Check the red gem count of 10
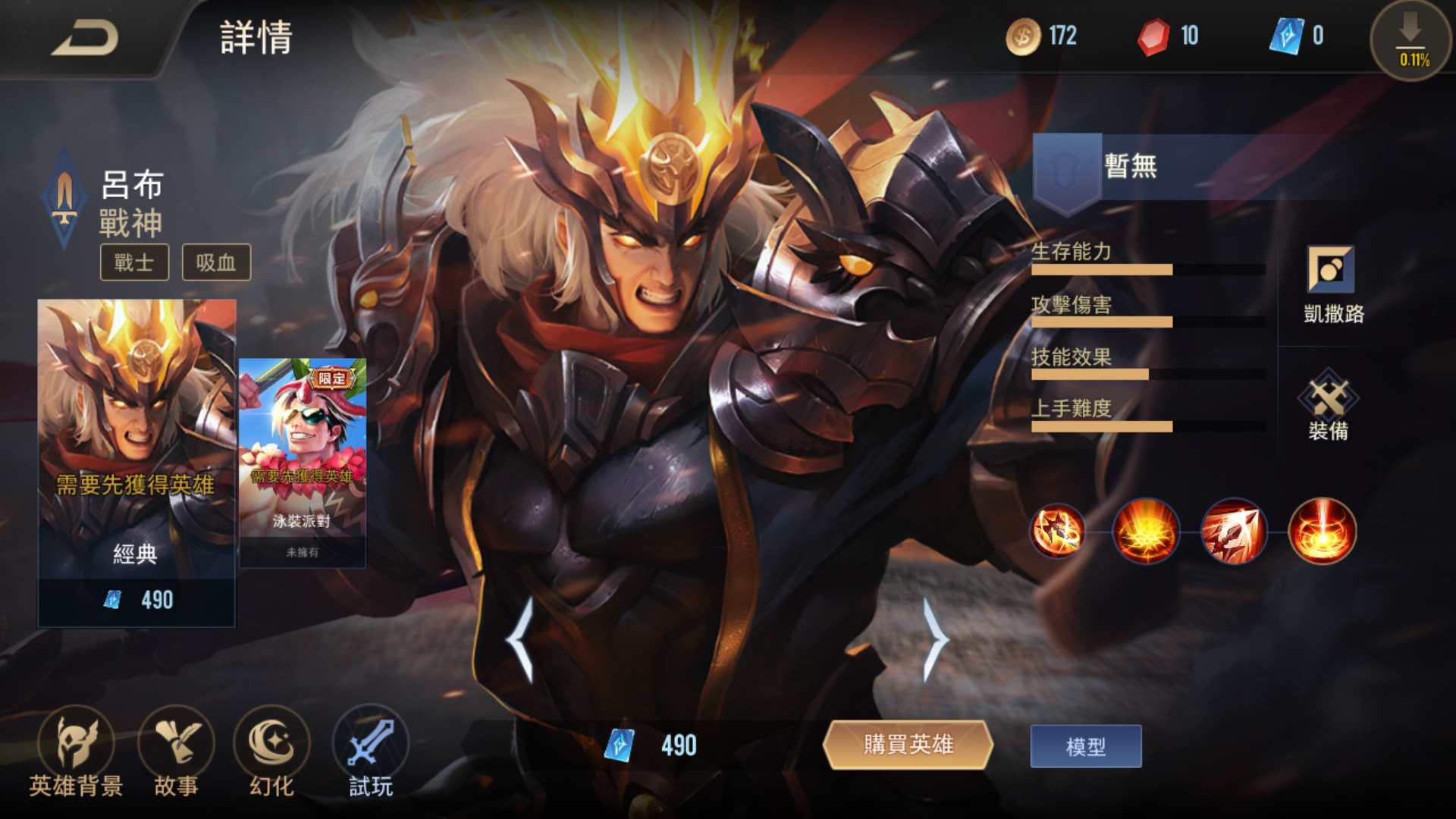This screenshot has height=819, width=1456. (1168, 36)
